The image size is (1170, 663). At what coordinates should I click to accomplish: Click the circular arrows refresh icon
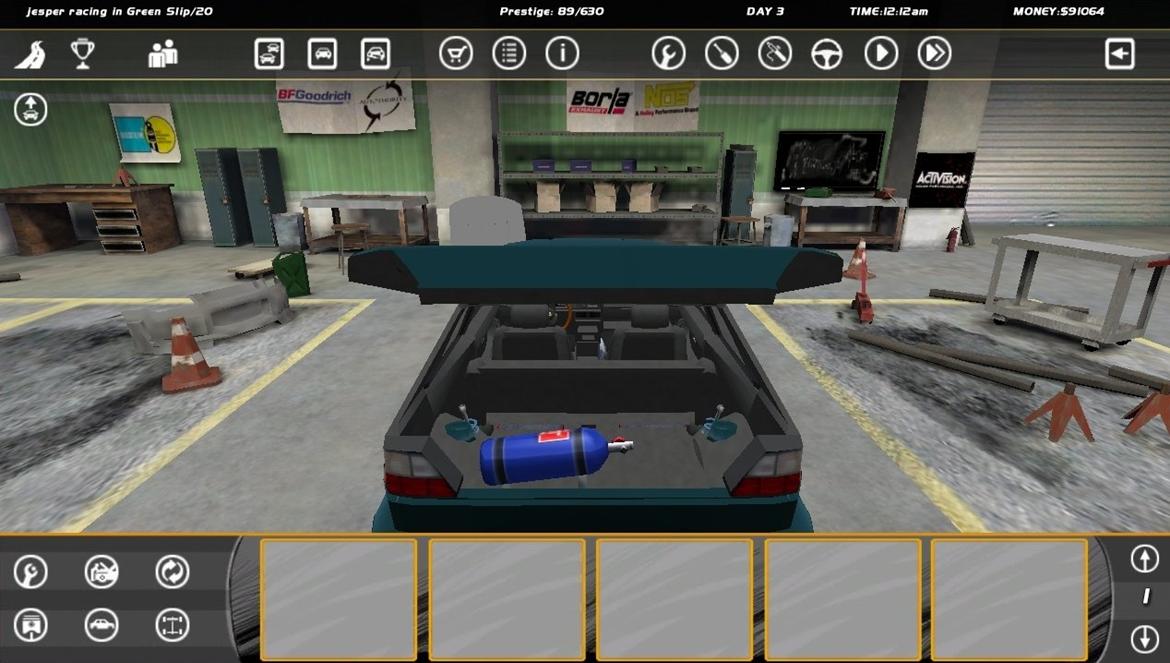(172, 572)
